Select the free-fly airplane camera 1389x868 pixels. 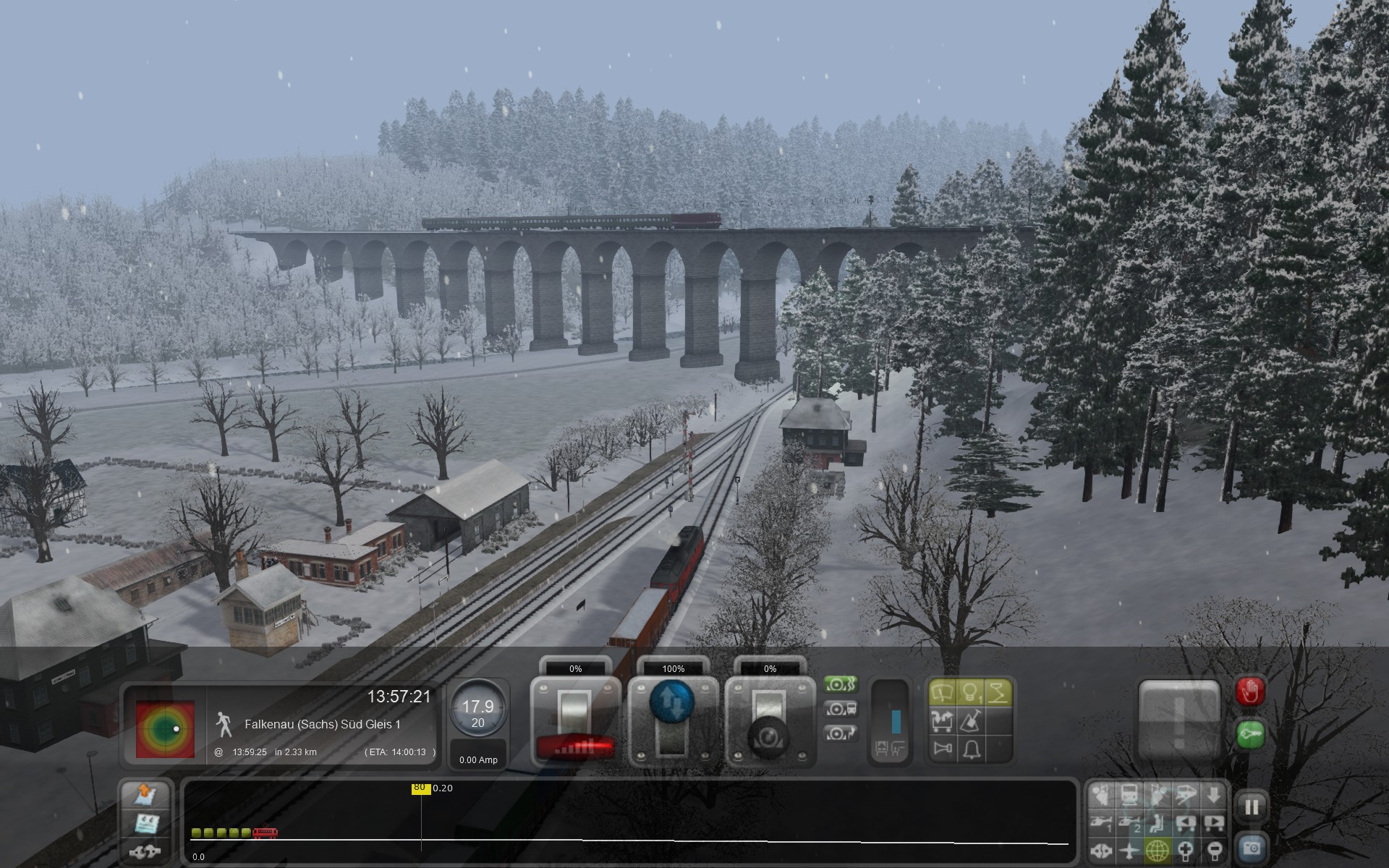[x=1129, y=851]
